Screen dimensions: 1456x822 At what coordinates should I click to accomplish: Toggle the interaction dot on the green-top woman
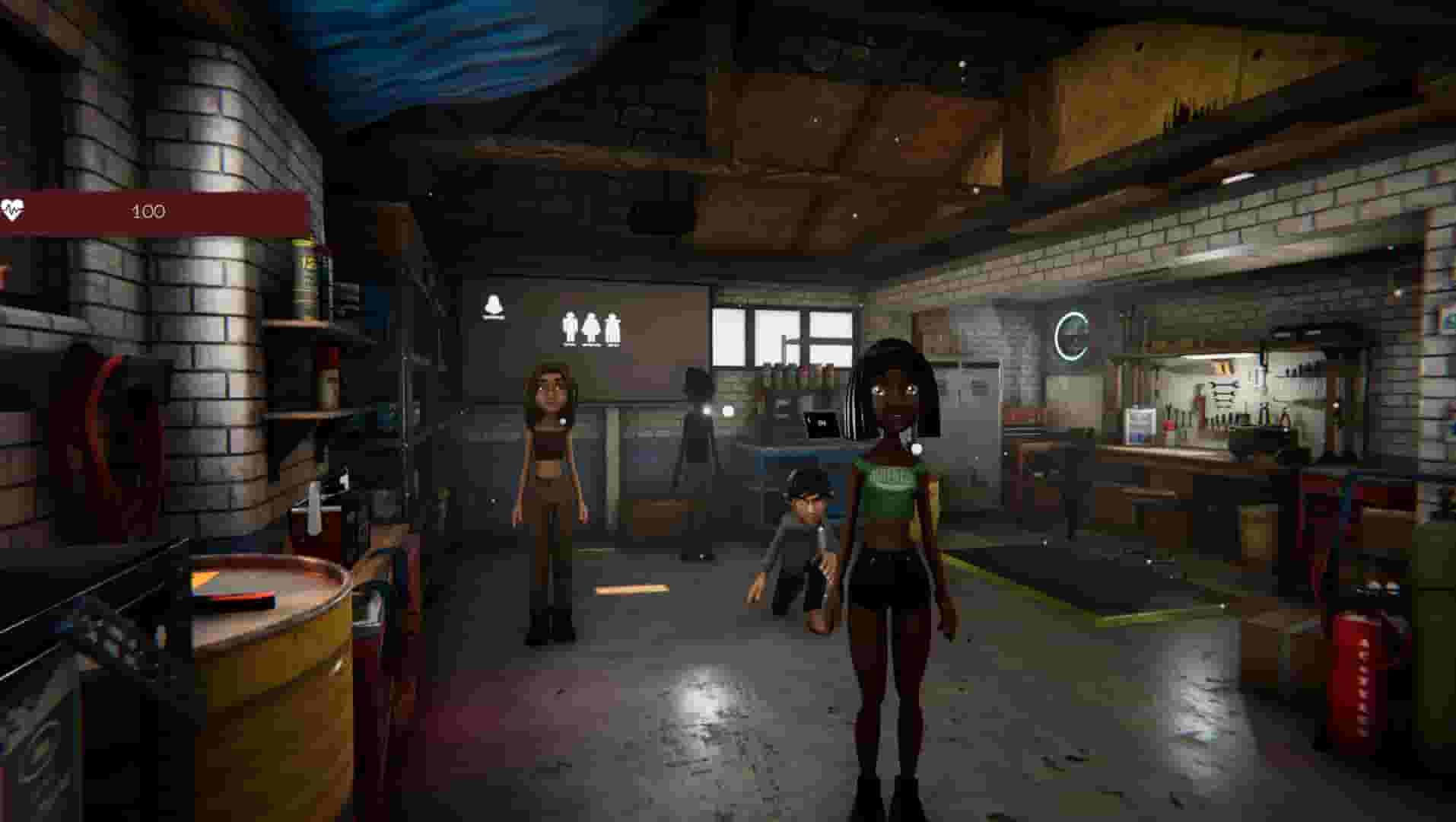(917, 448)
